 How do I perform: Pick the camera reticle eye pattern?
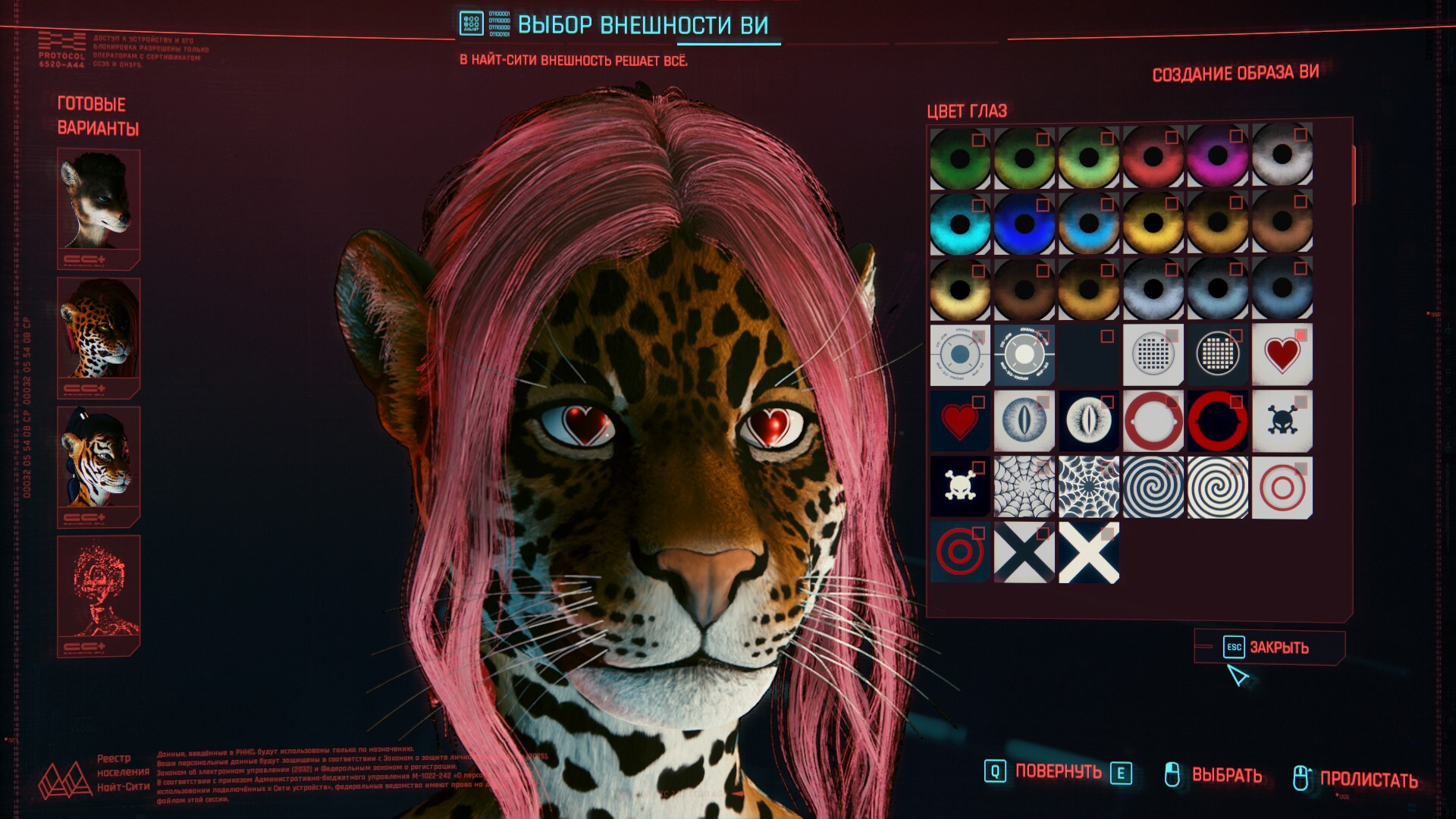pyautogui.click(x=959, y=355)
